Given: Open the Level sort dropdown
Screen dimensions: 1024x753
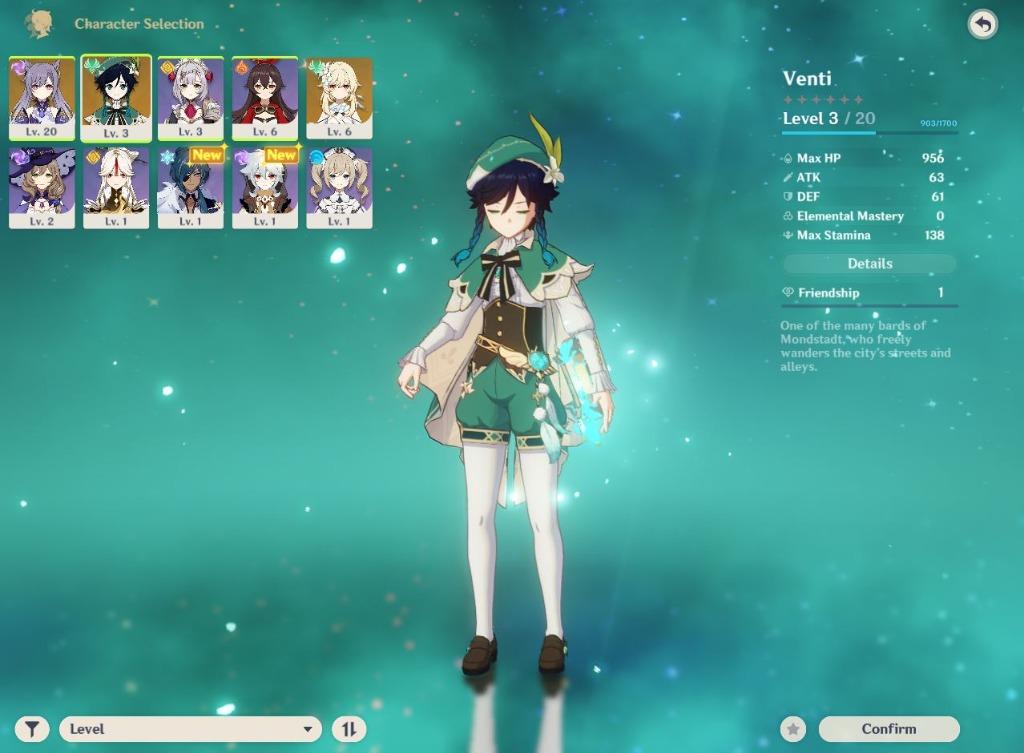Looking at the screenshot, I should pyautogui.click(x=190, y=729).
